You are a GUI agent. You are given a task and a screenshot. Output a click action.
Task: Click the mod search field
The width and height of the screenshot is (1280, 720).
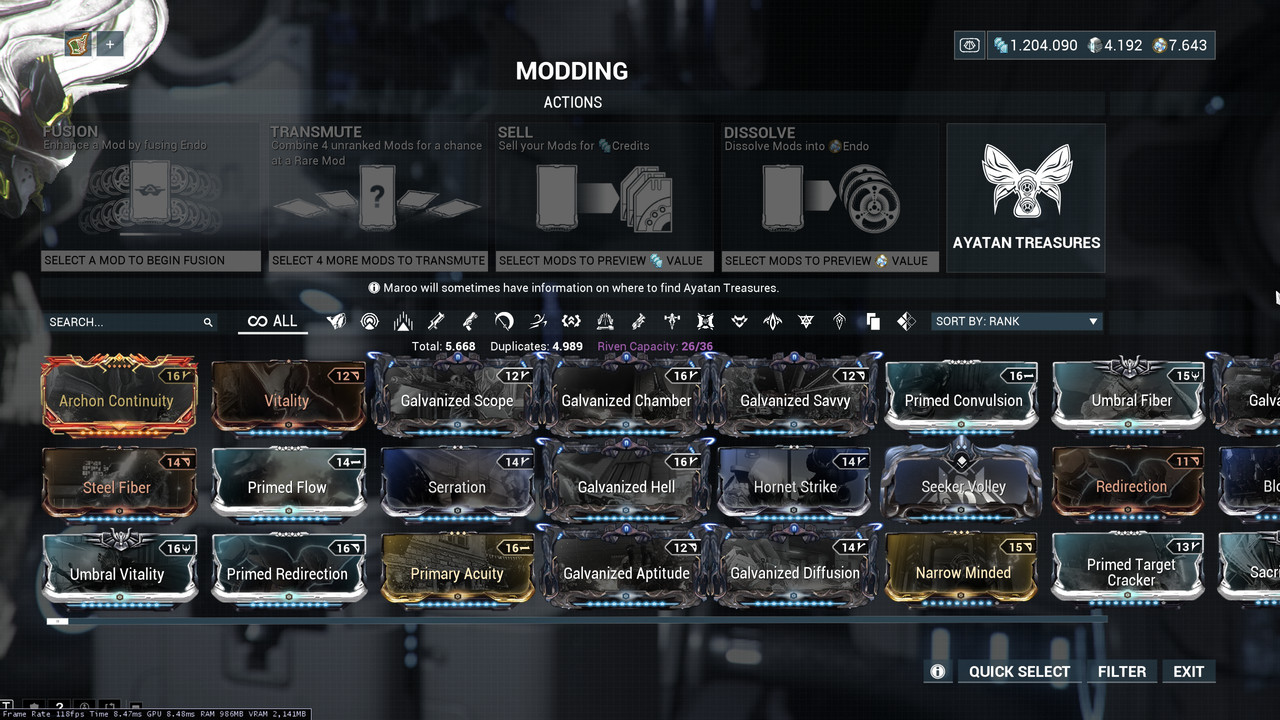click(x=125, y=322)
